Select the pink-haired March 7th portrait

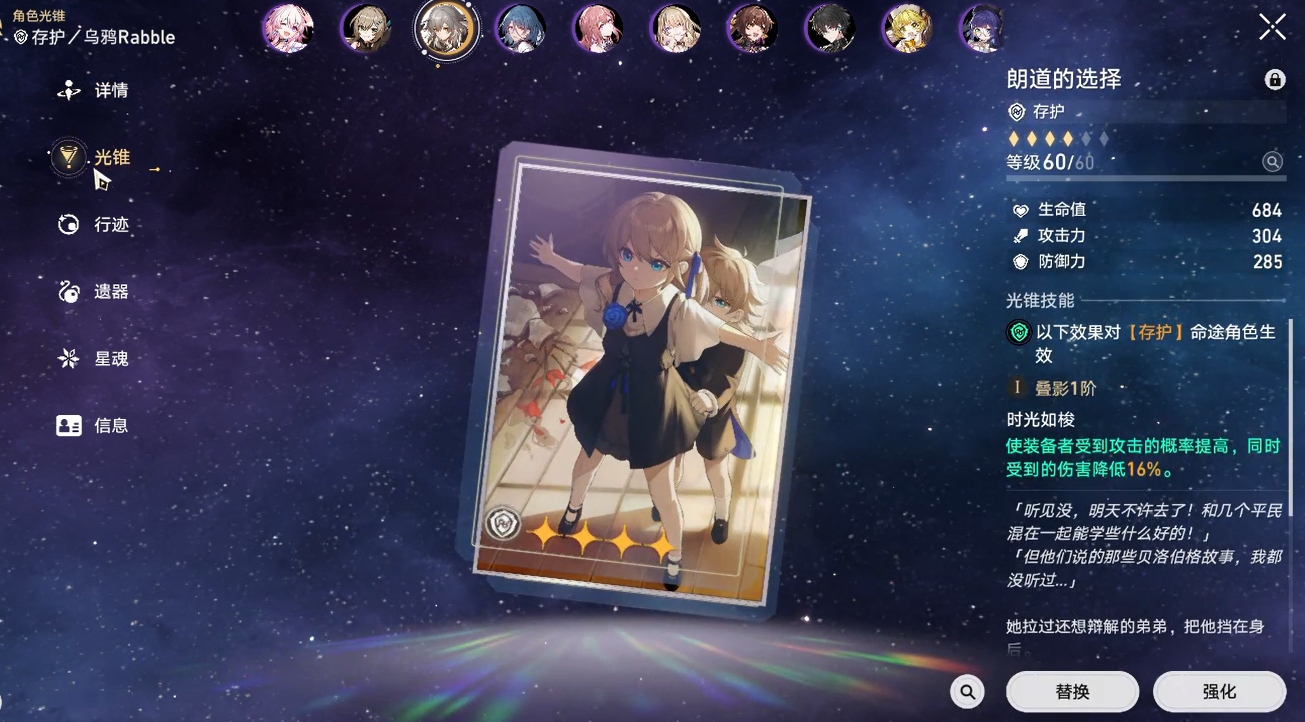click(x=288, y=29)
